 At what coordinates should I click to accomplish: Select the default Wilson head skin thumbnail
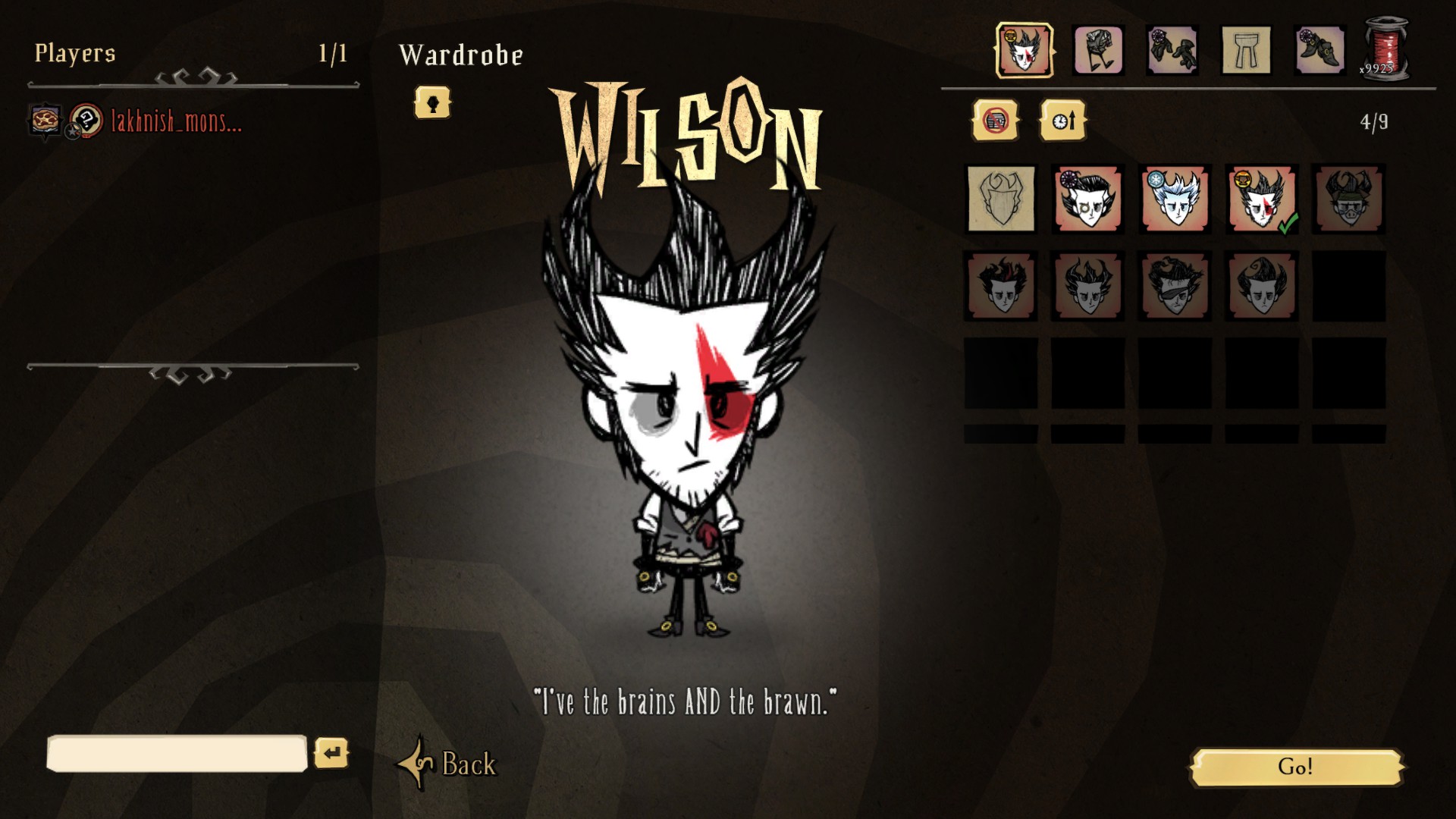click(x=999, y=201)
